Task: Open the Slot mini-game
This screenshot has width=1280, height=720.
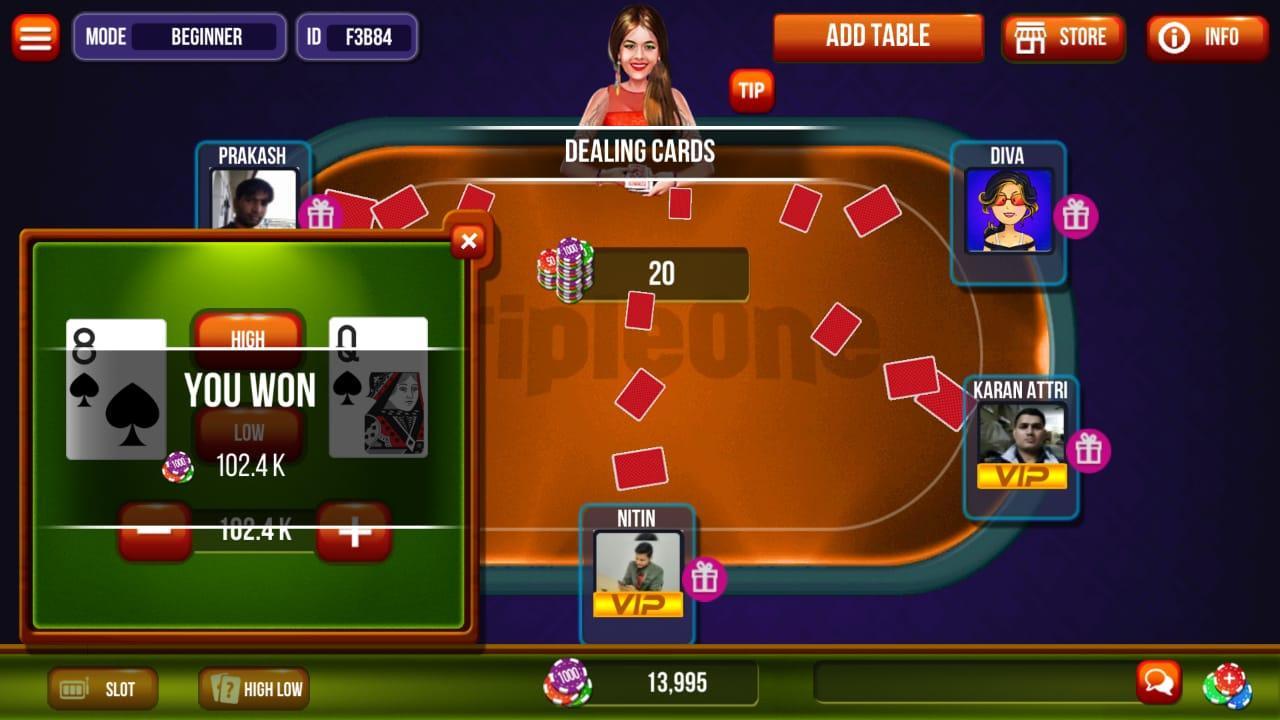Action: (103, 688)
